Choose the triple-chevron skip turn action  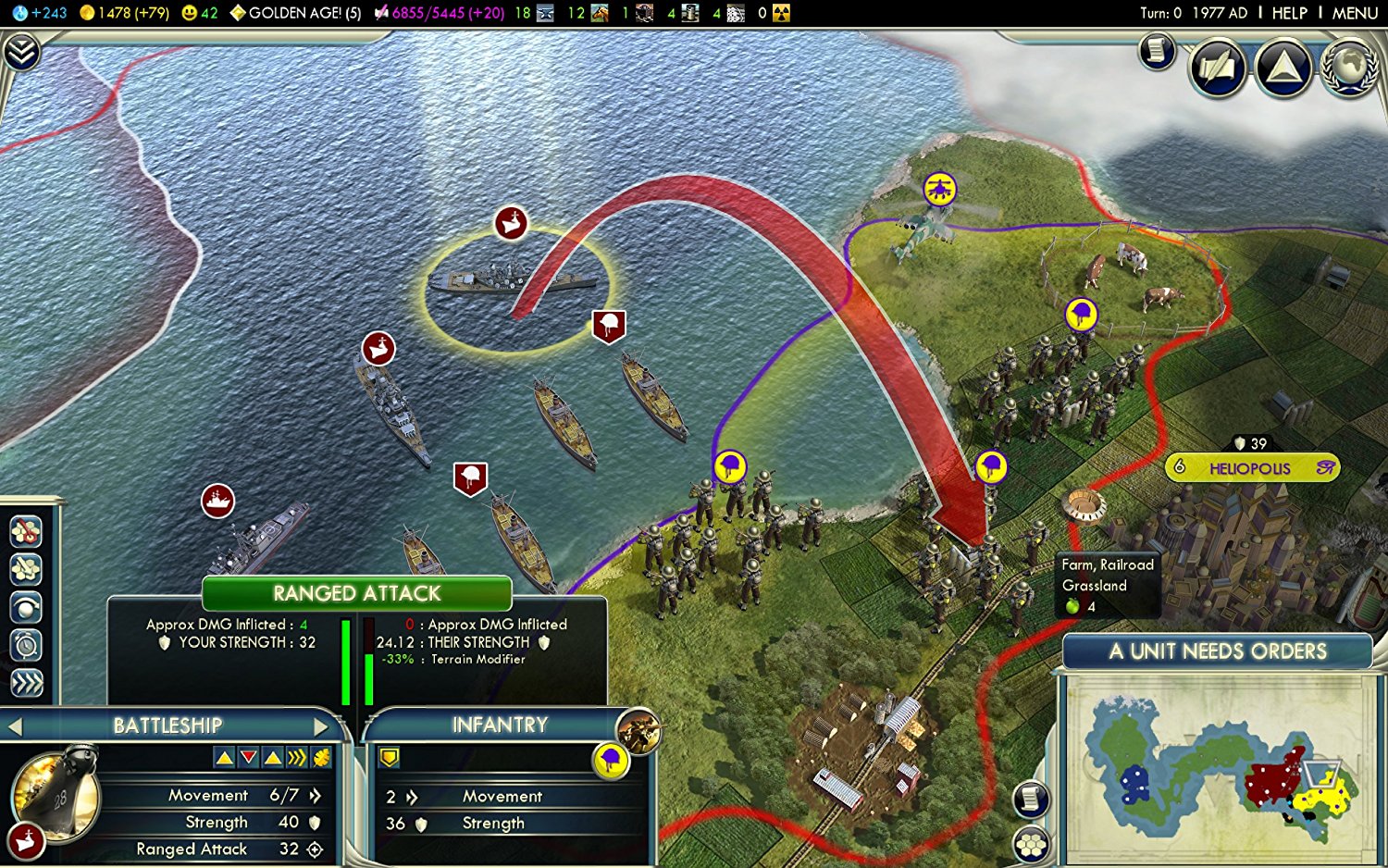26,683
